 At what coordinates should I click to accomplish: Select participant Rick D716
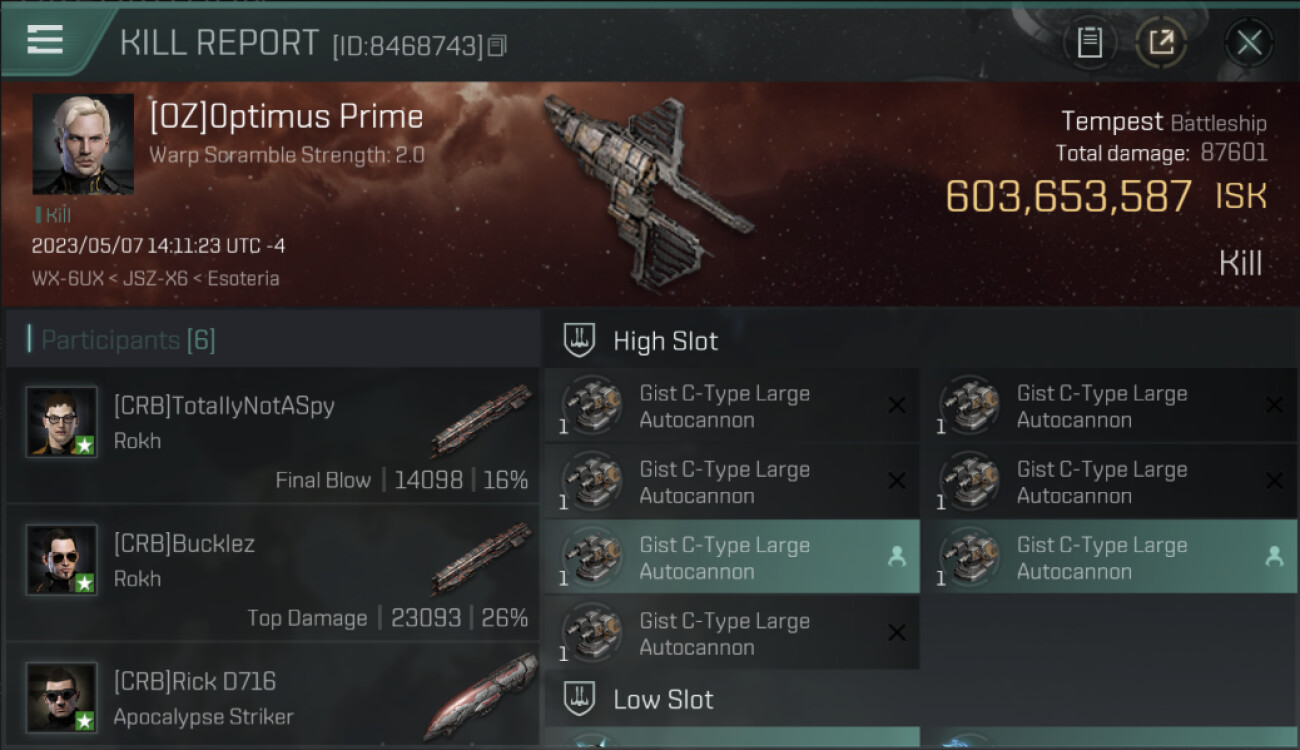pos(272,697)
